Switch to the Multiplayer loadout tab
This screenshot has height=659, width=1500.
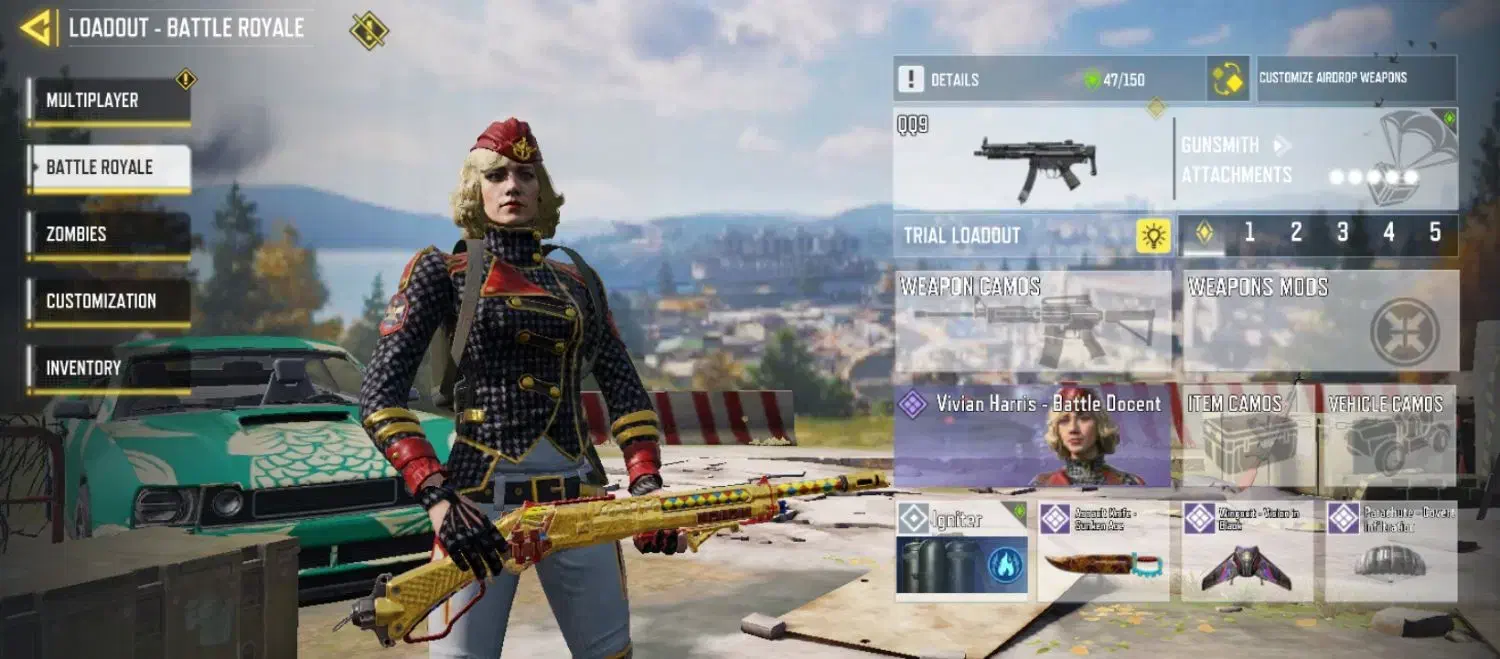click(108, 101)
